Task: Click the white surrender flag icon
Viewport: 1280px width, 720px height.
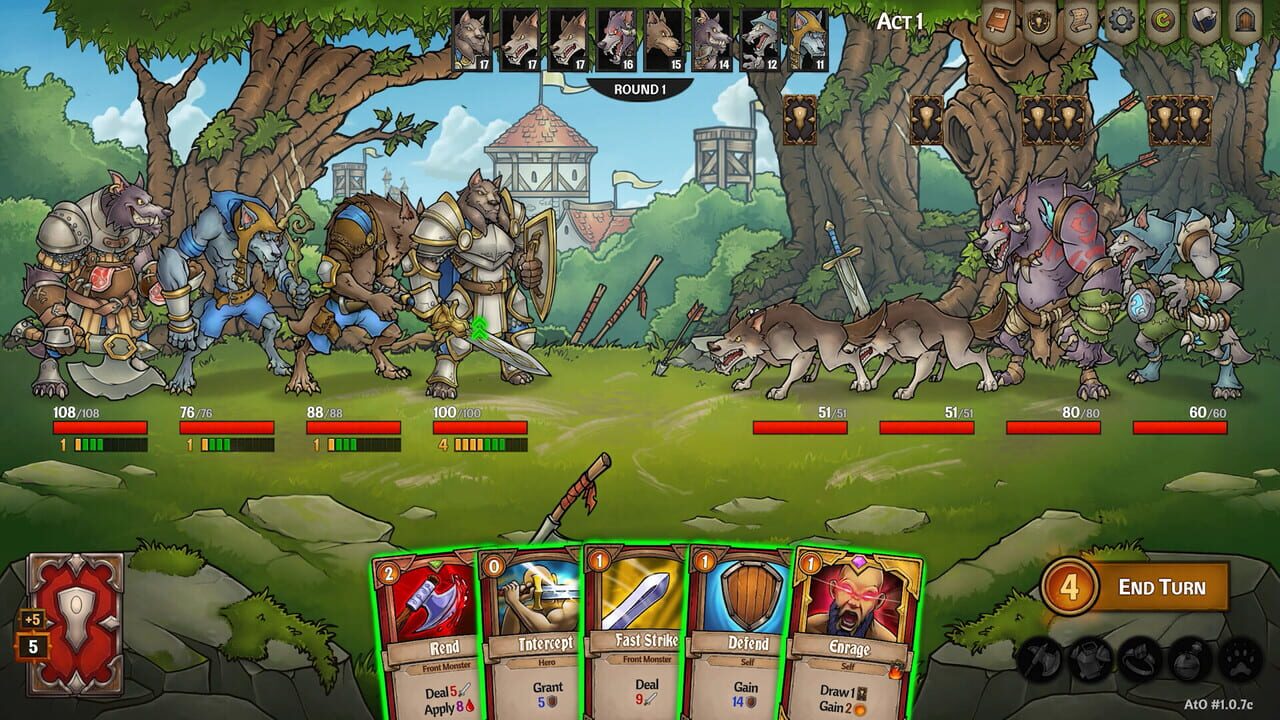Action: 1205,20
